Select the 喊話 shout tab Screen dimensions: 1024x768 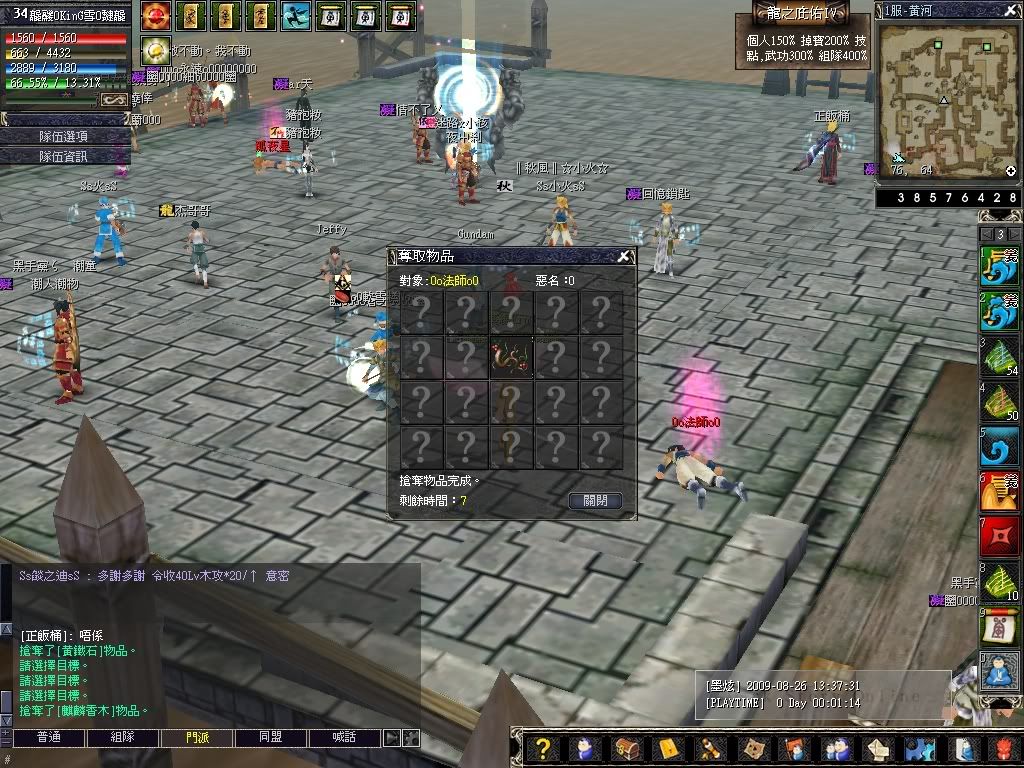[344, 737]
